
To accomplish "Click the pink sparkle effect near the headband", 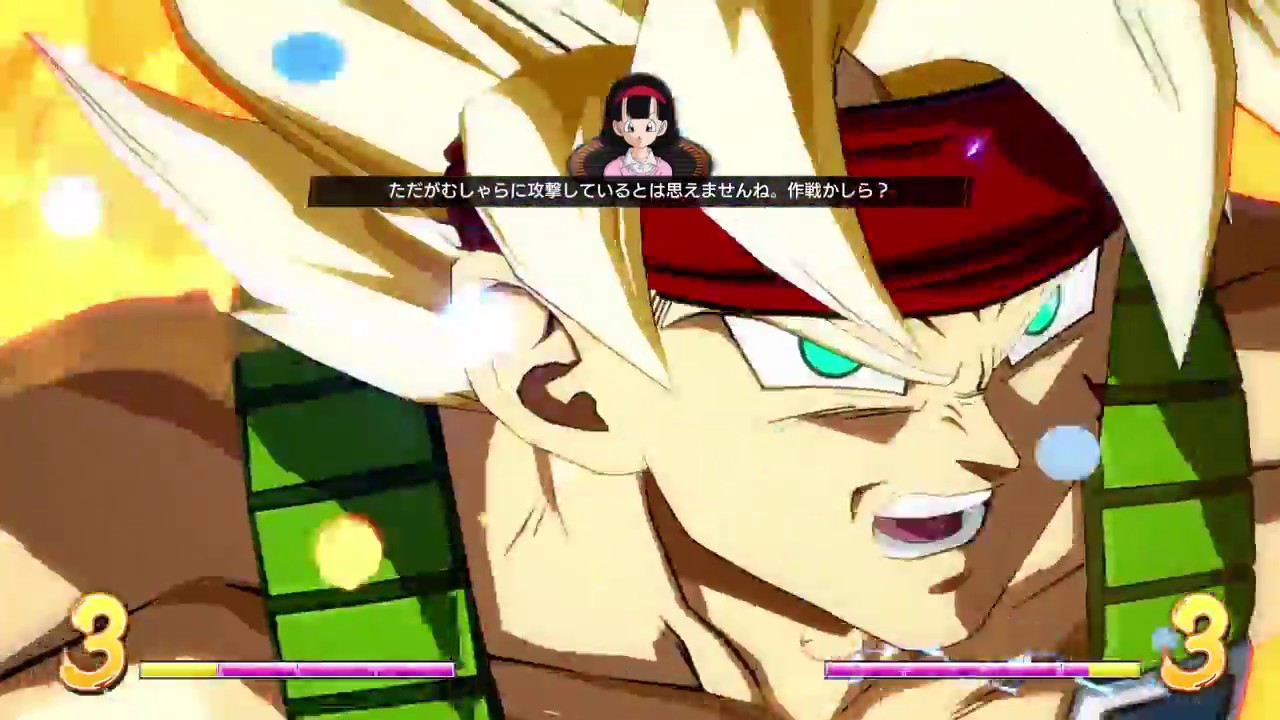I will tap(973, 148).
